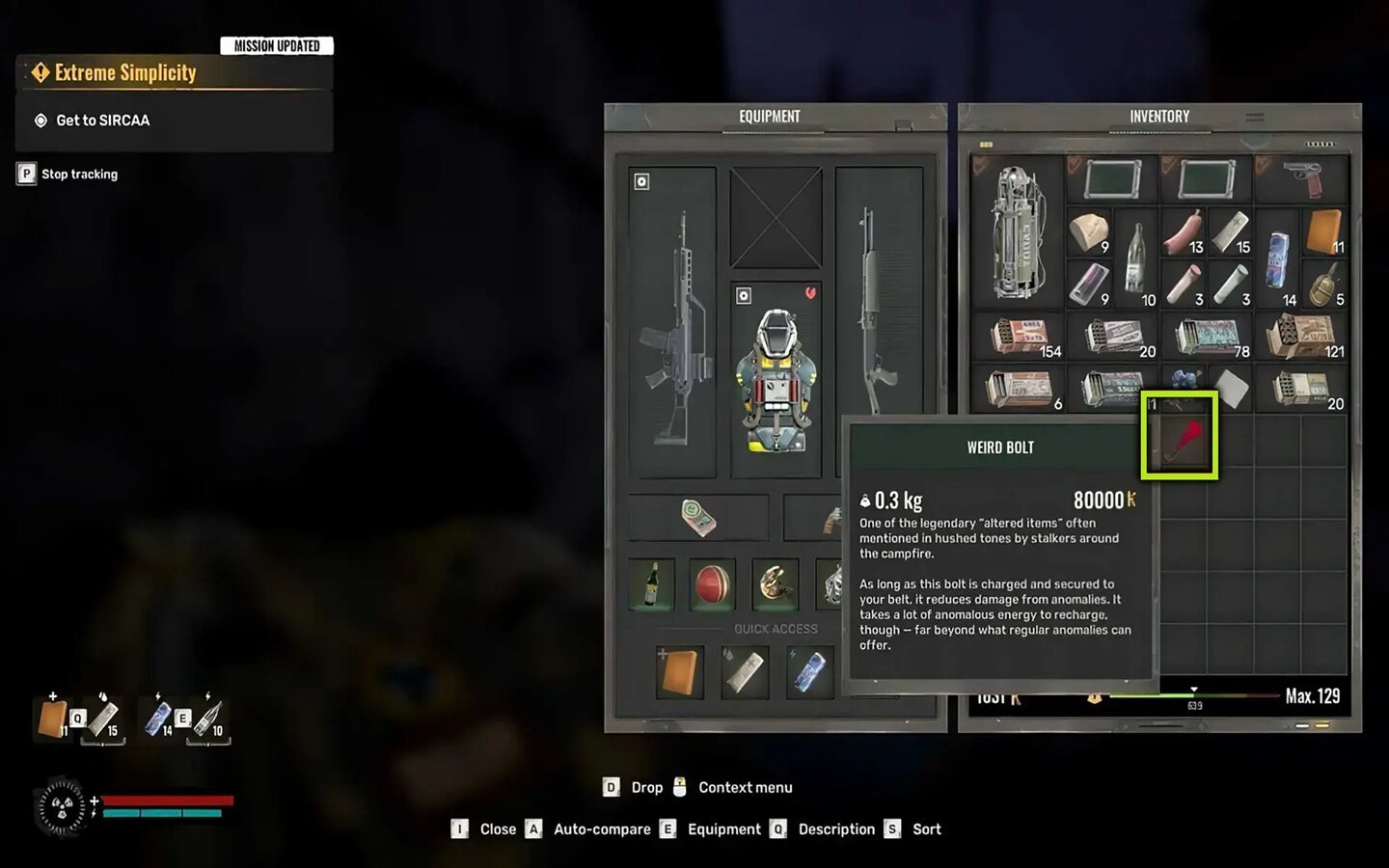Select the large gas canister item
1389x868 pixels.
pyautogui.click(x=1017, y=231)
